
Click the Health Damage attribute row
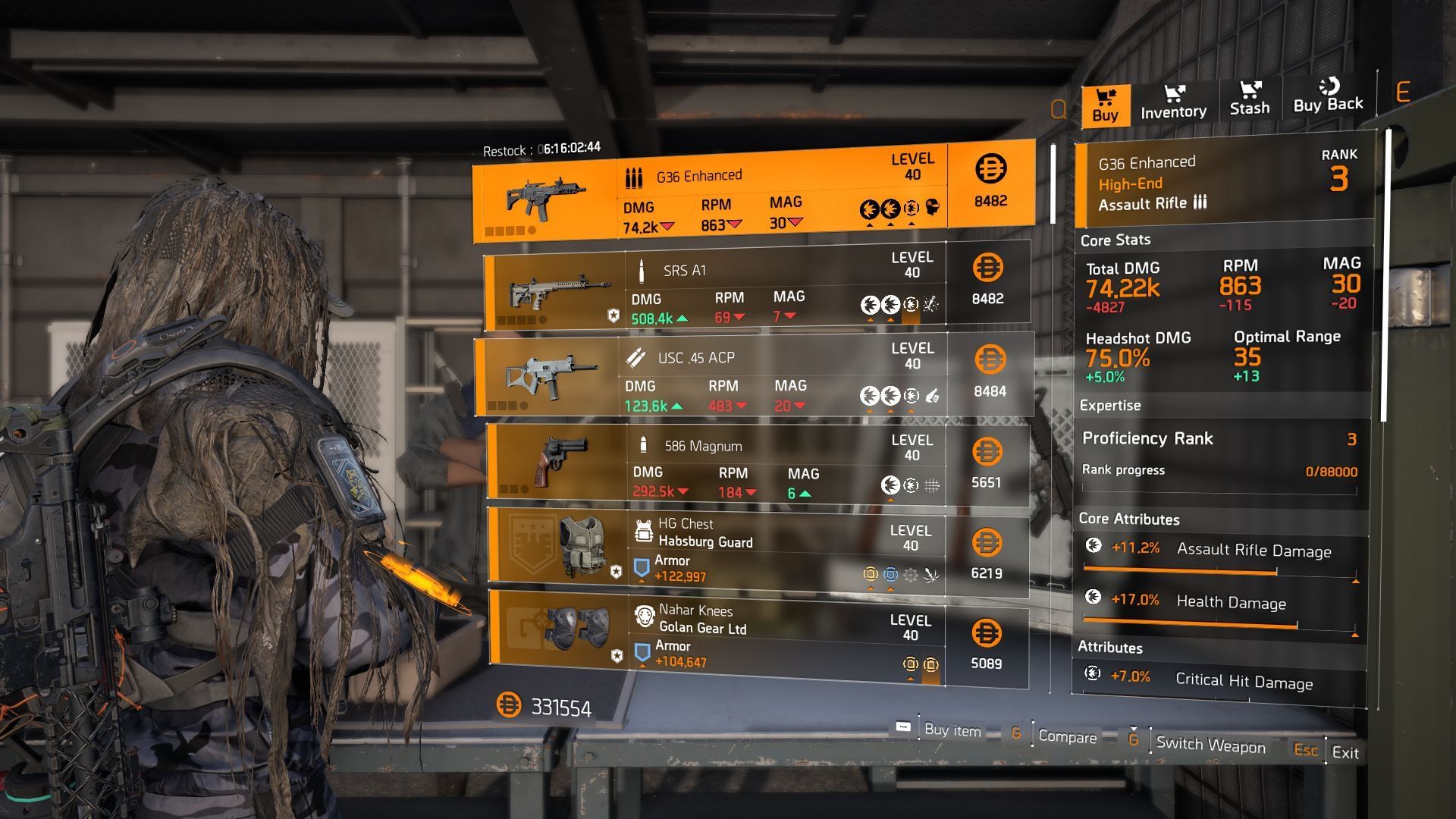(1221, 606)
